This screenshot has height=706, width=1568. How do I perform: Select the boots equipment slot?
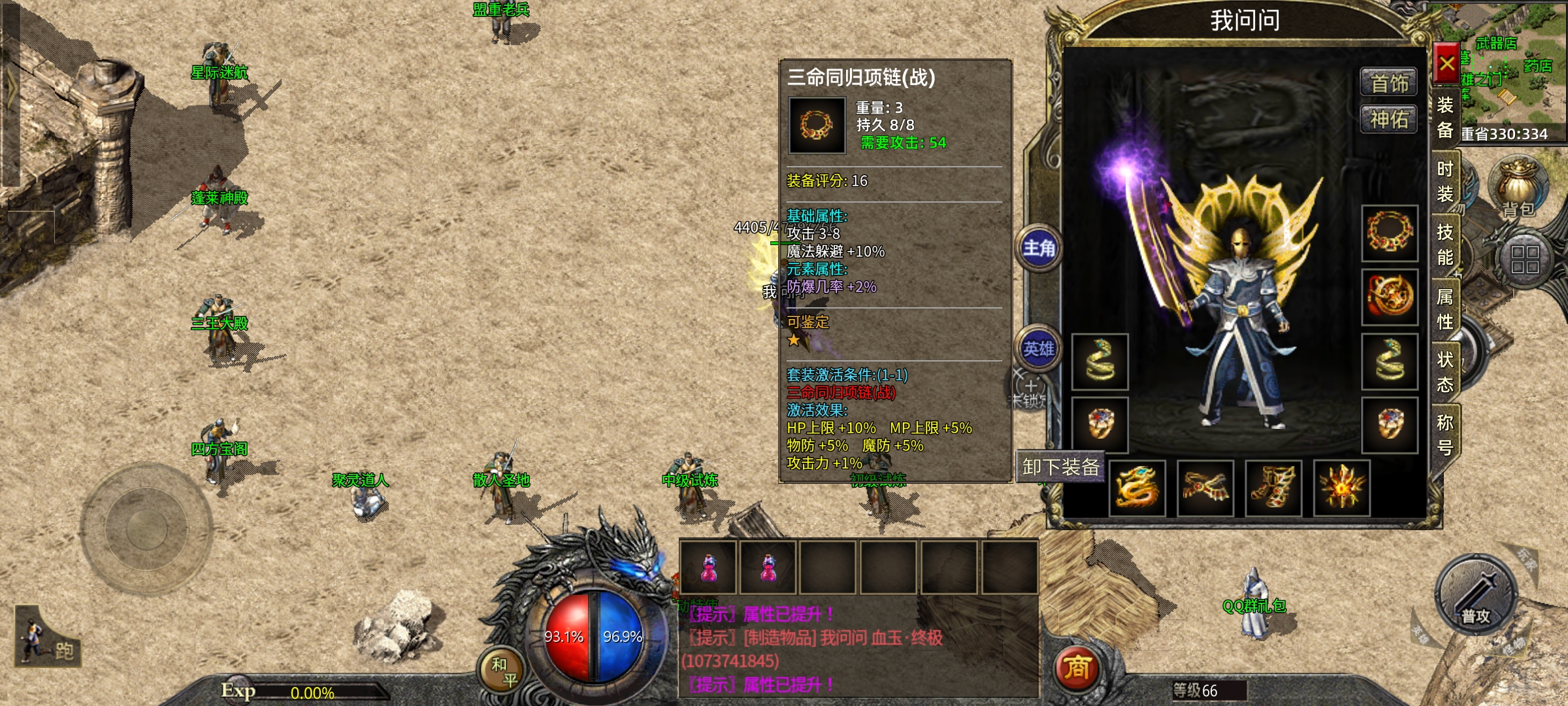(x=1273, y=488)
